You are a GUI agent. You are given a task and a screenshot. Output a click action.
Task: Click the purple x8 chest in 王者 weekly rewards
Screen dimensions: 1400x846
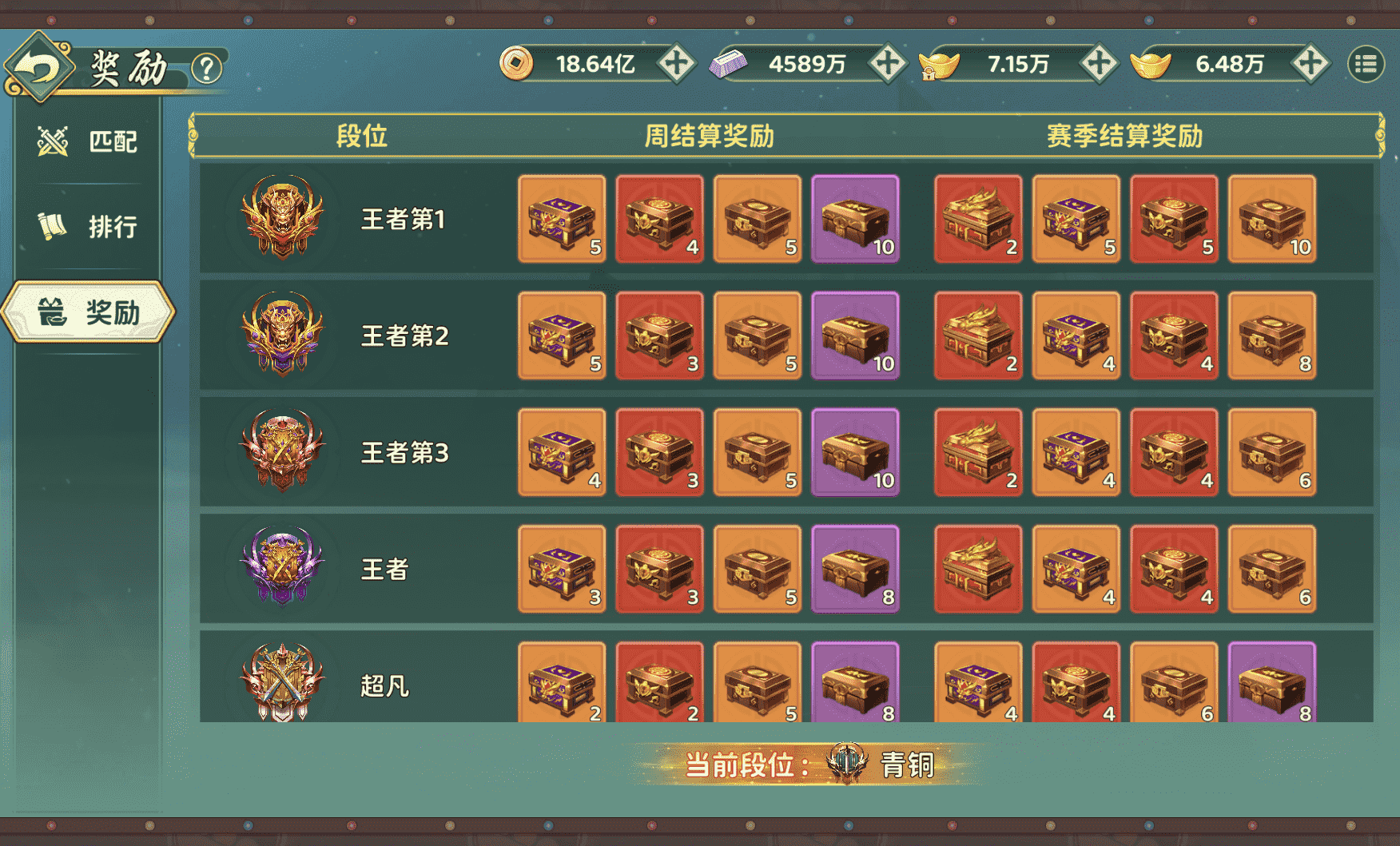855,569
